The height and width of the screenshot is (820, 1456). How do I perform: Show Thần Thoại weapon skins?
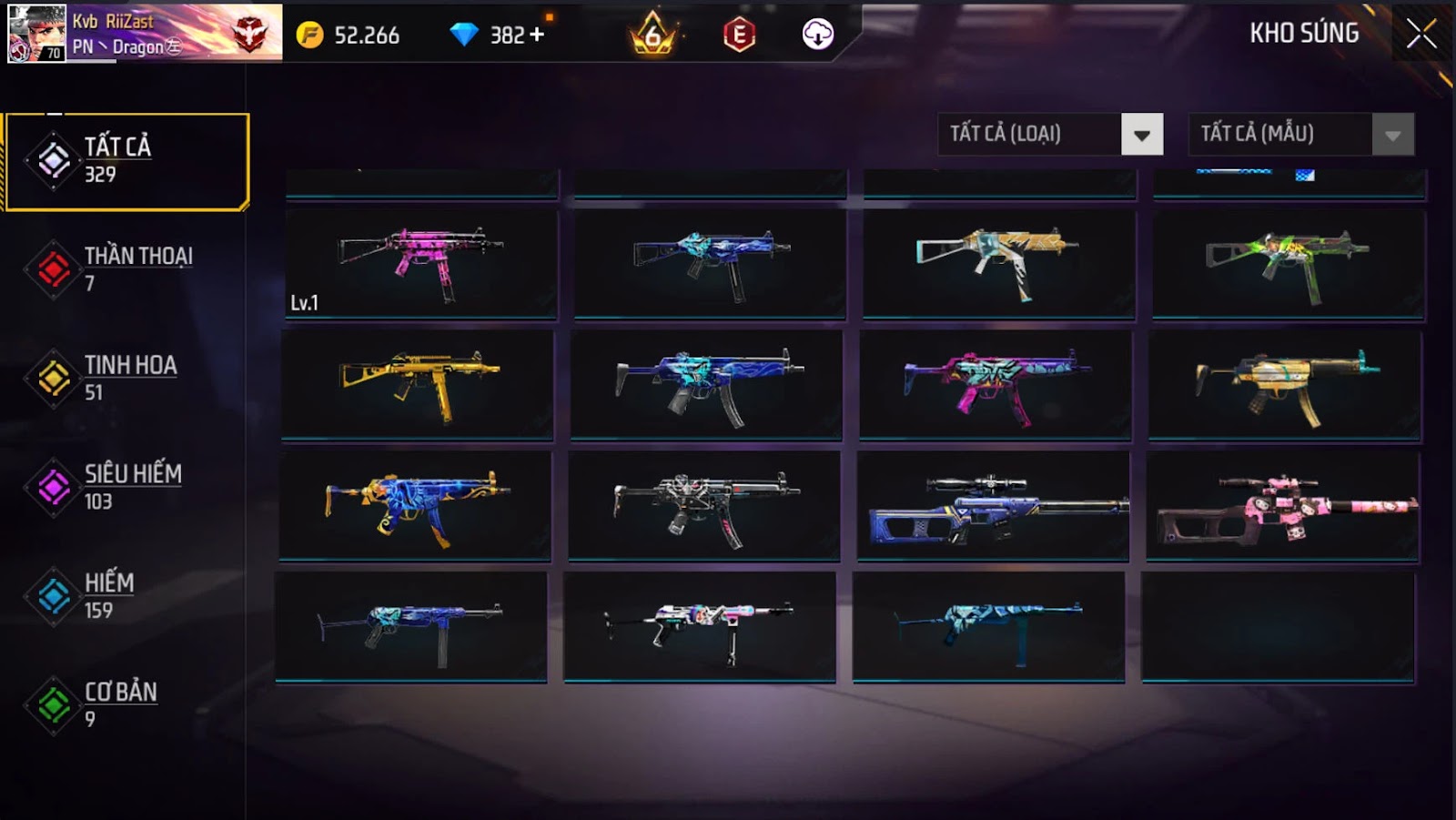(x=126, y=269)
